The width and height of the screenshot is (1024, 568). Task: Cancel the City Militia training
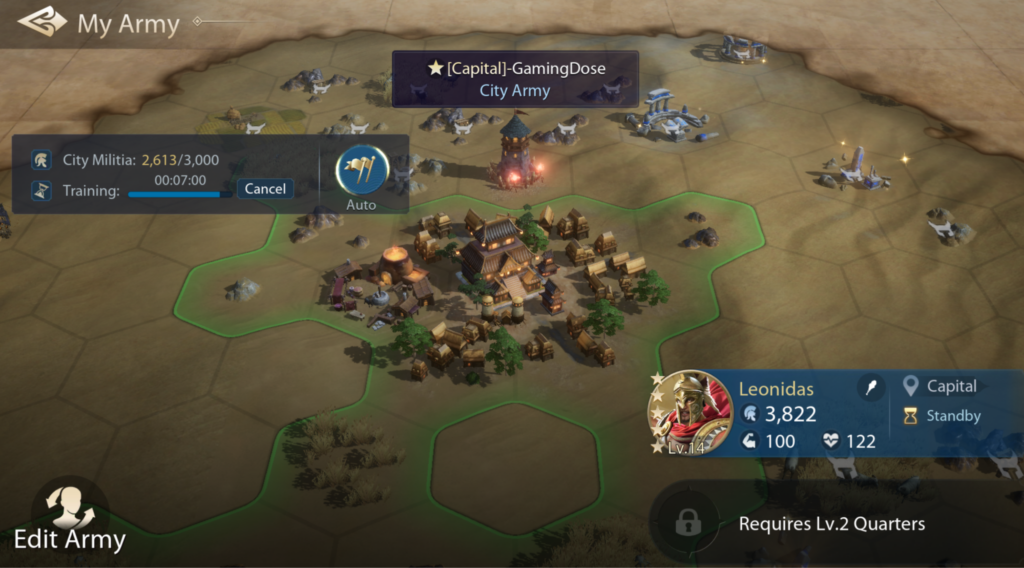pyautogui.click(x=265, y=189)
